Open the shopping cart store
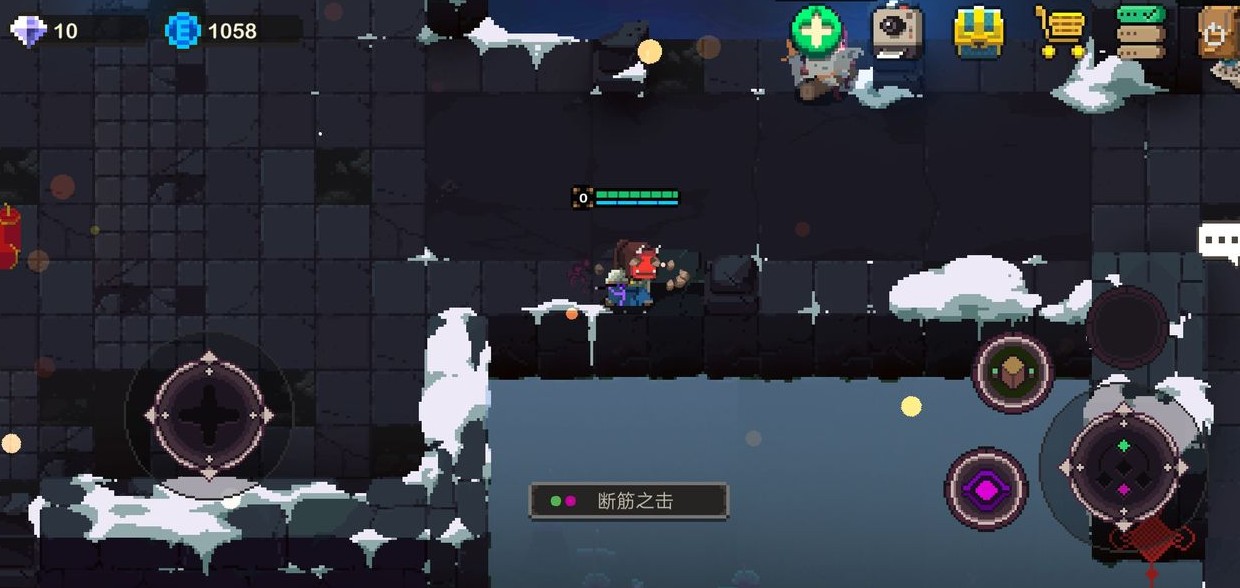Screen dimensions: 1240x588 1060,32
